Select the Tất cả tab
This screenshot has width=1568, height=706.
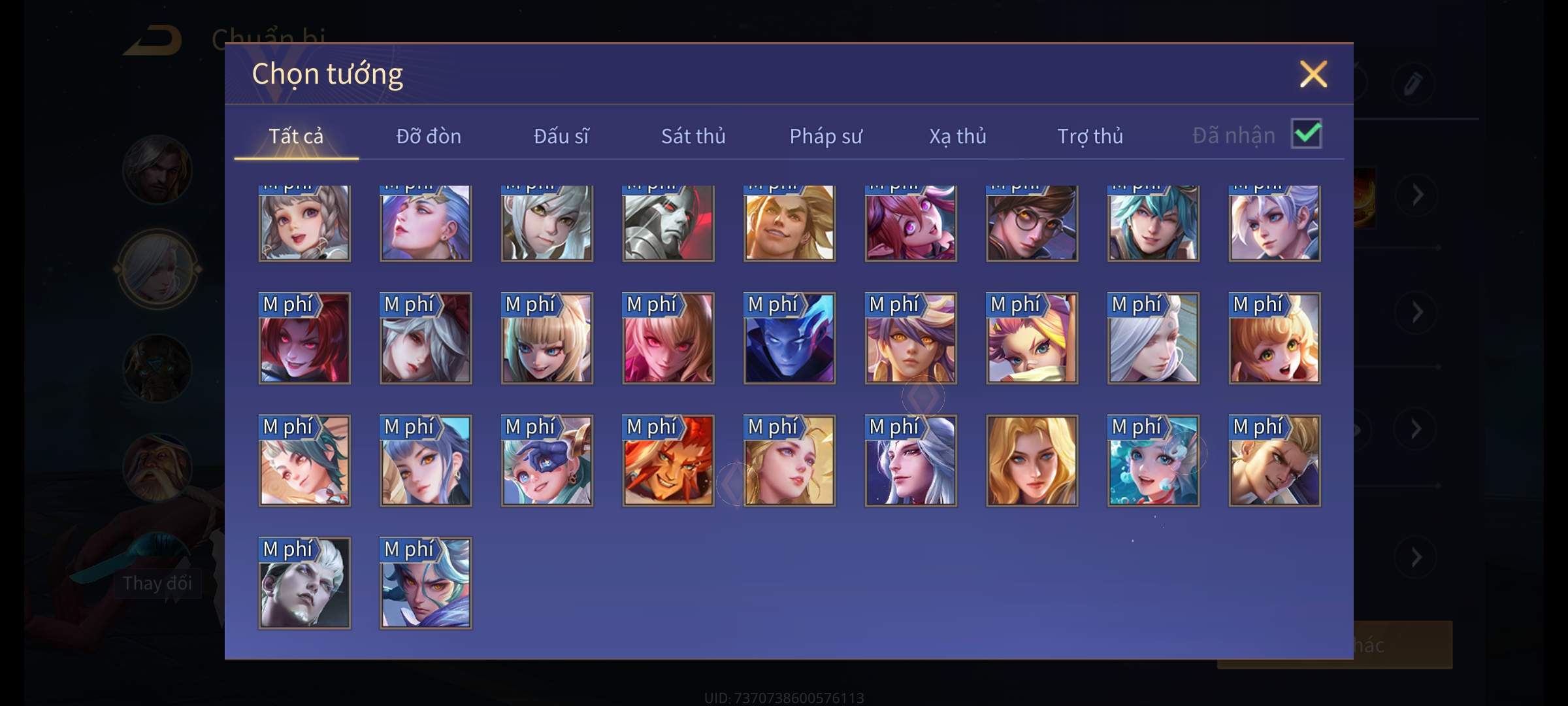tap(296, 136)
